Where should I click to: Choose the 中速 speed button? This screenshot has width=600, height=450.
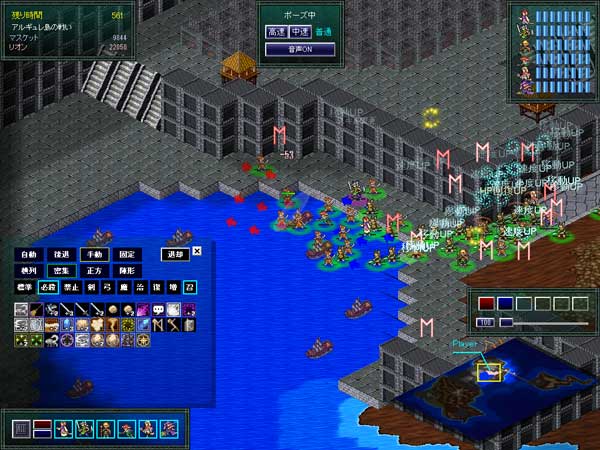point(299,32)
